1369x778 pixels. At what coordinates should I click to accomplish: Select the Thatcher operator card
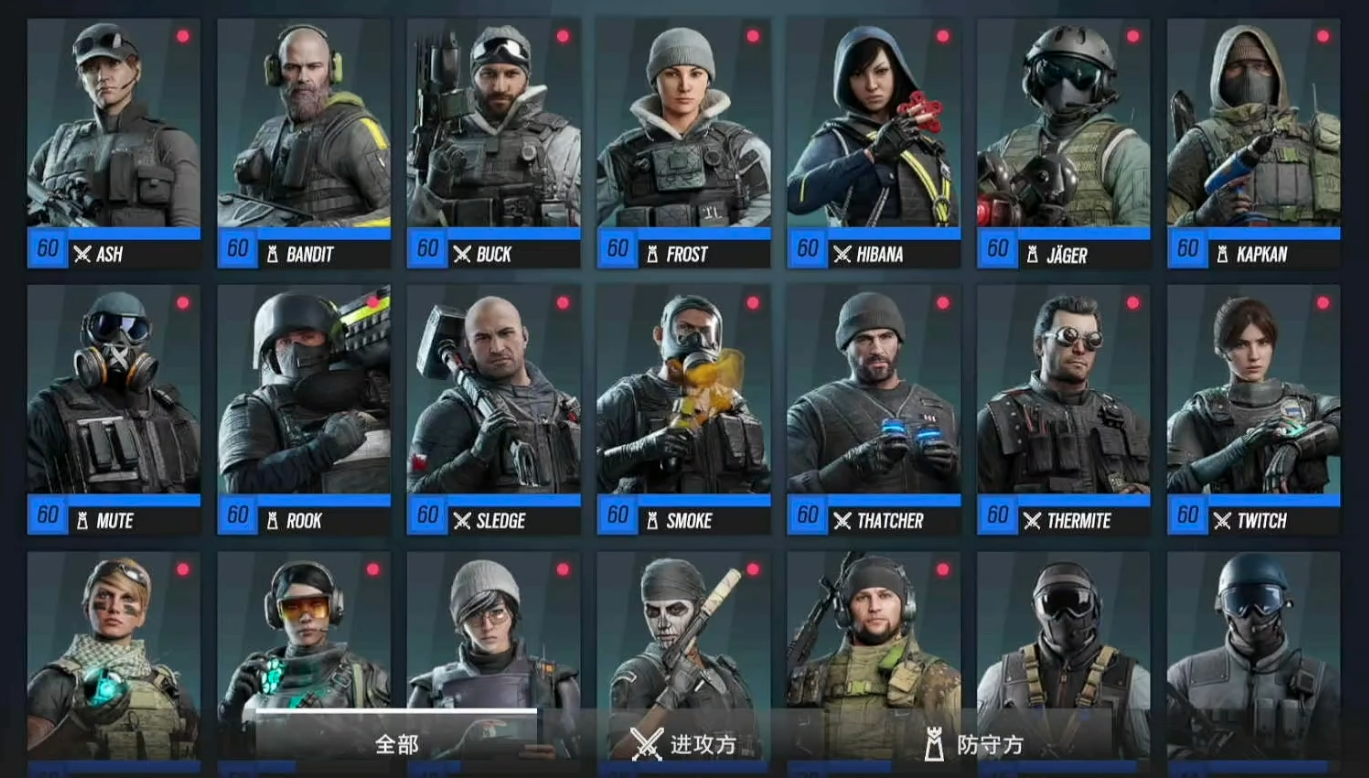click(x=873, y=410)
